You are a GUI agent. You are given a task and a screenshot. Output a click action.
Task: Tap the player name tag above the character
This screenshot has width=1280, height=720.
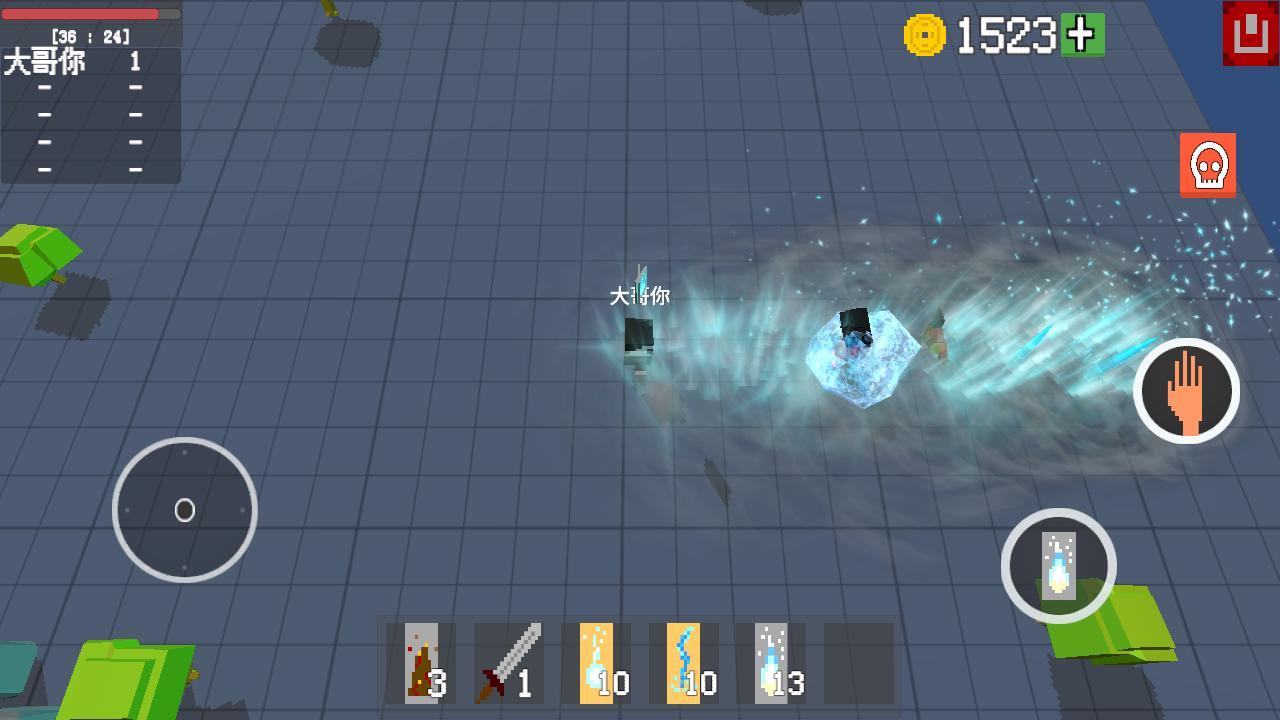click(x=639, y=297)
